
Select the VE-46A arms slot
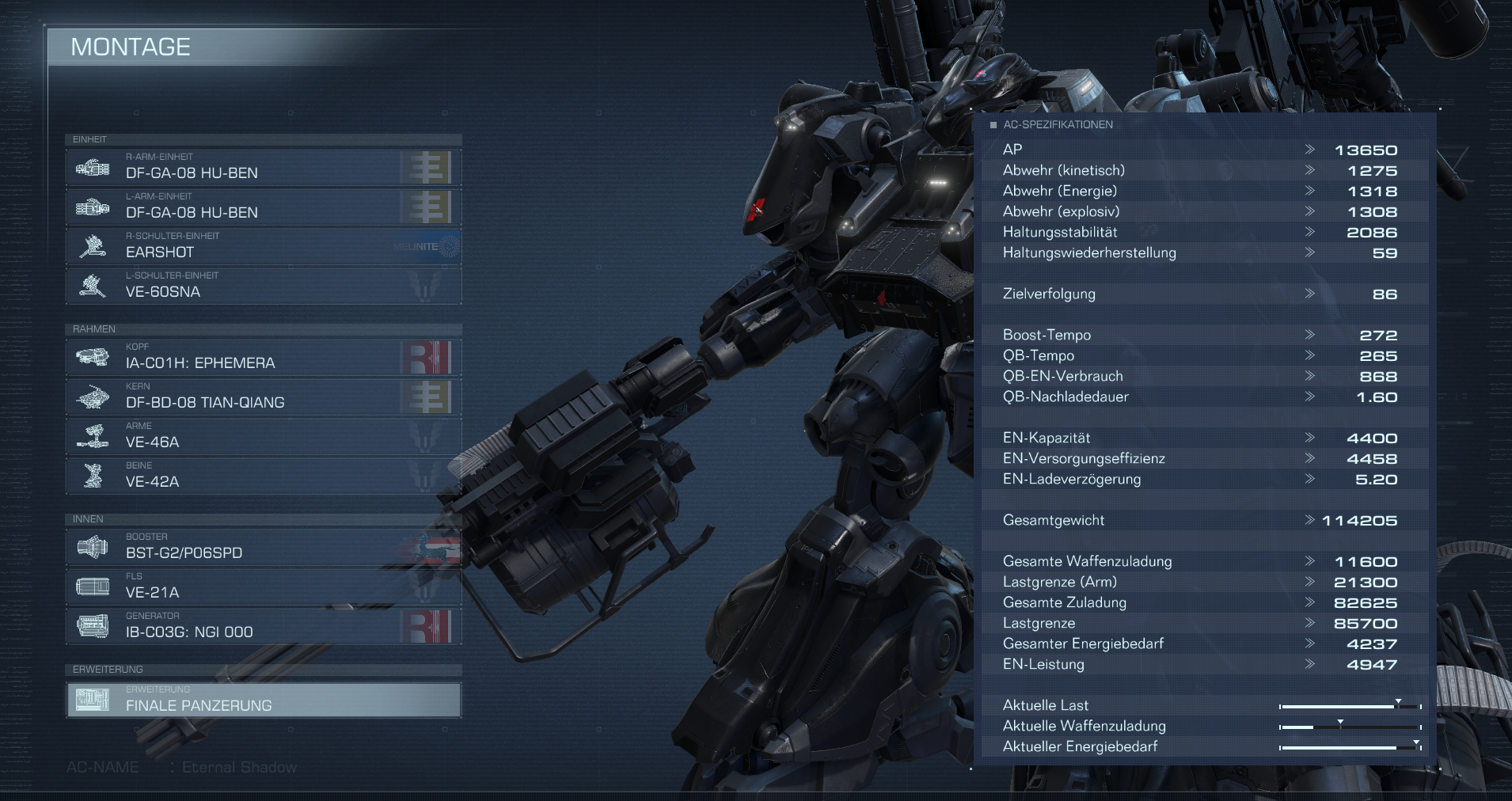[264, 436]
